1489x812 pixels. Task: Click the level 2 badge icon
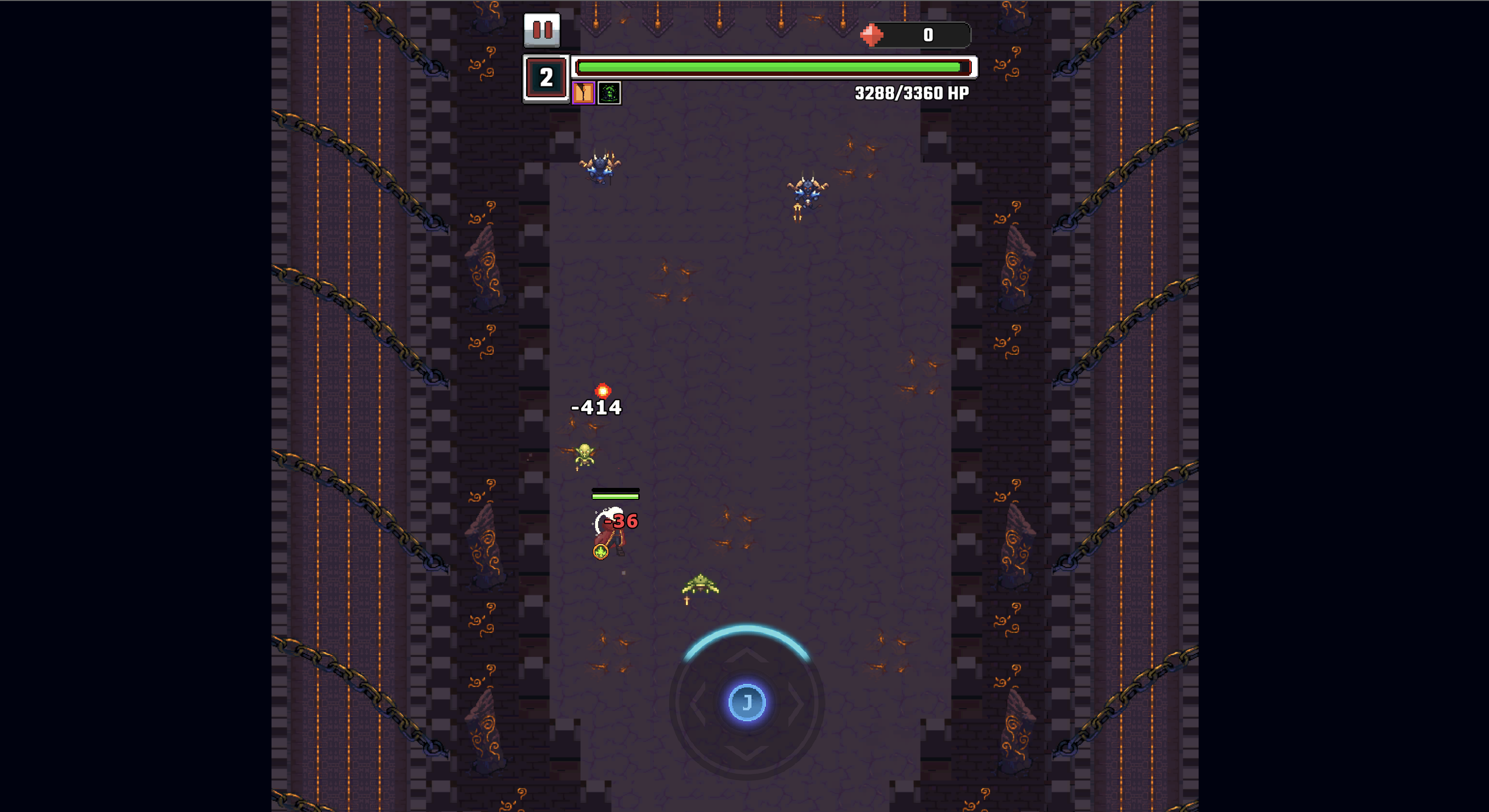tap(545, 77)
